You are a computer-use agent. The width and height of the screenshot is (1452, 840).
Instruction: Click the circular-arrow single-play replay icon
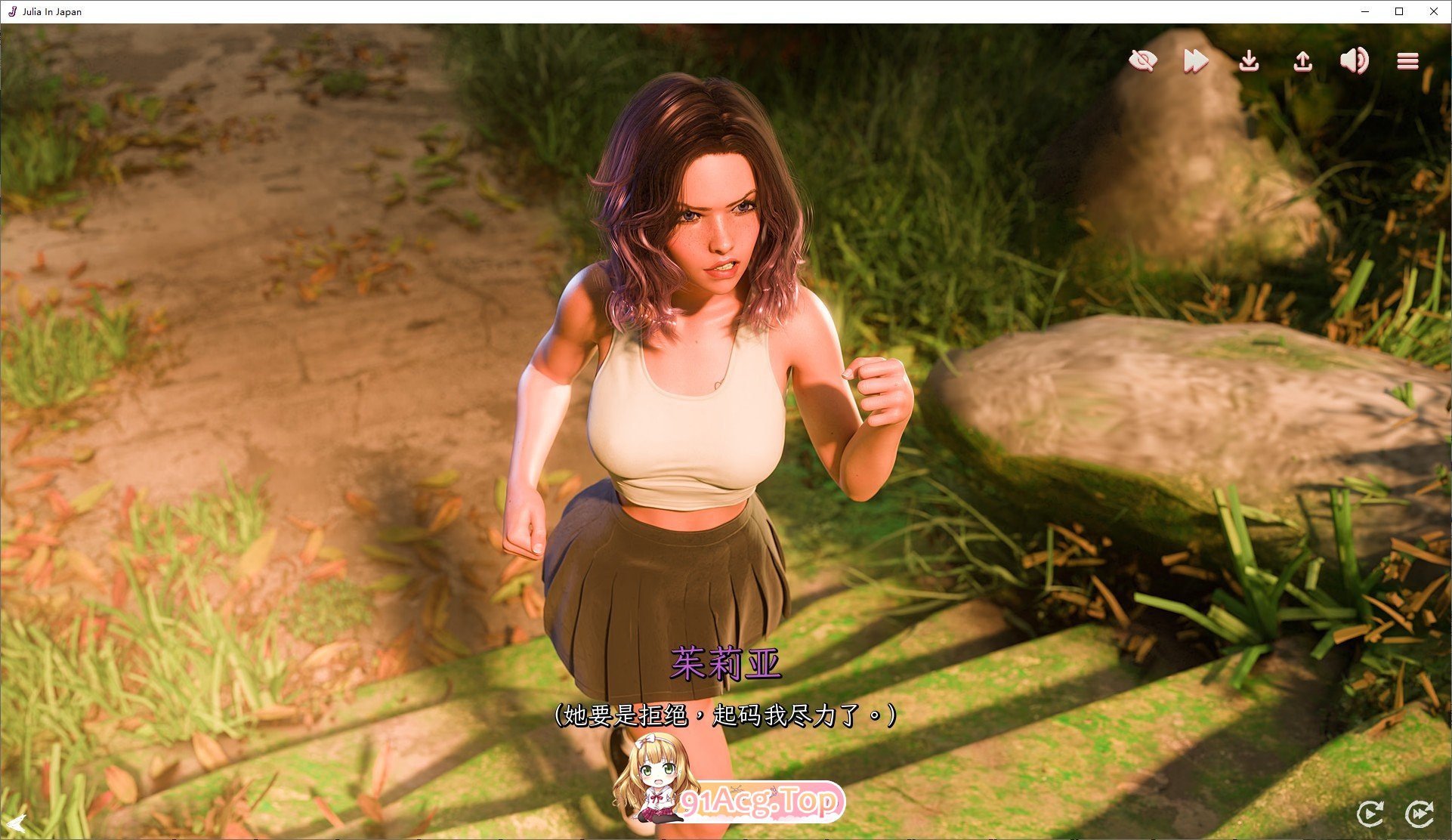(1370, 814)
